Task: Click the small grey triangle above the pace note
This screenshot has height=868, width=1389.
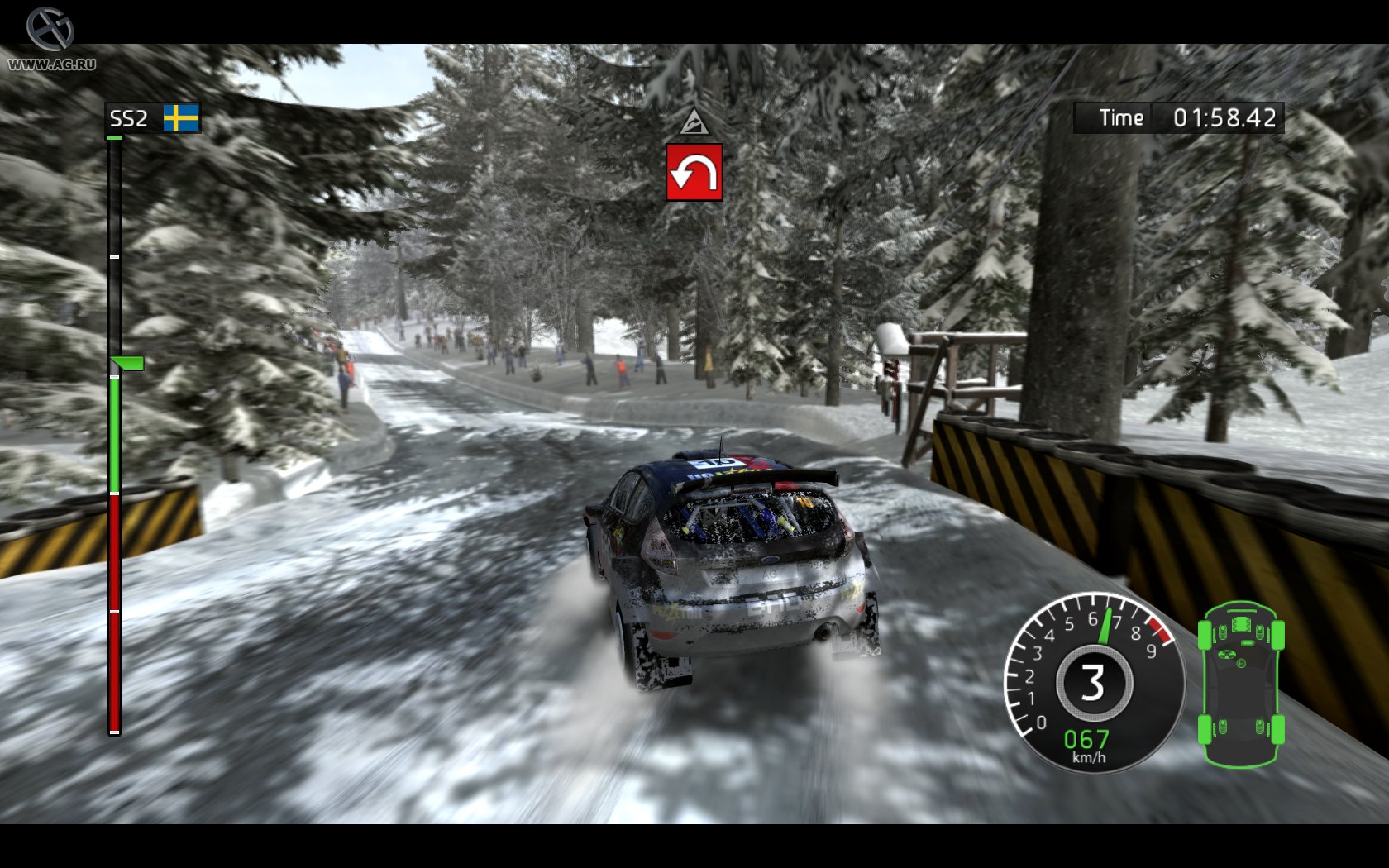Action: tap(694, 122)
